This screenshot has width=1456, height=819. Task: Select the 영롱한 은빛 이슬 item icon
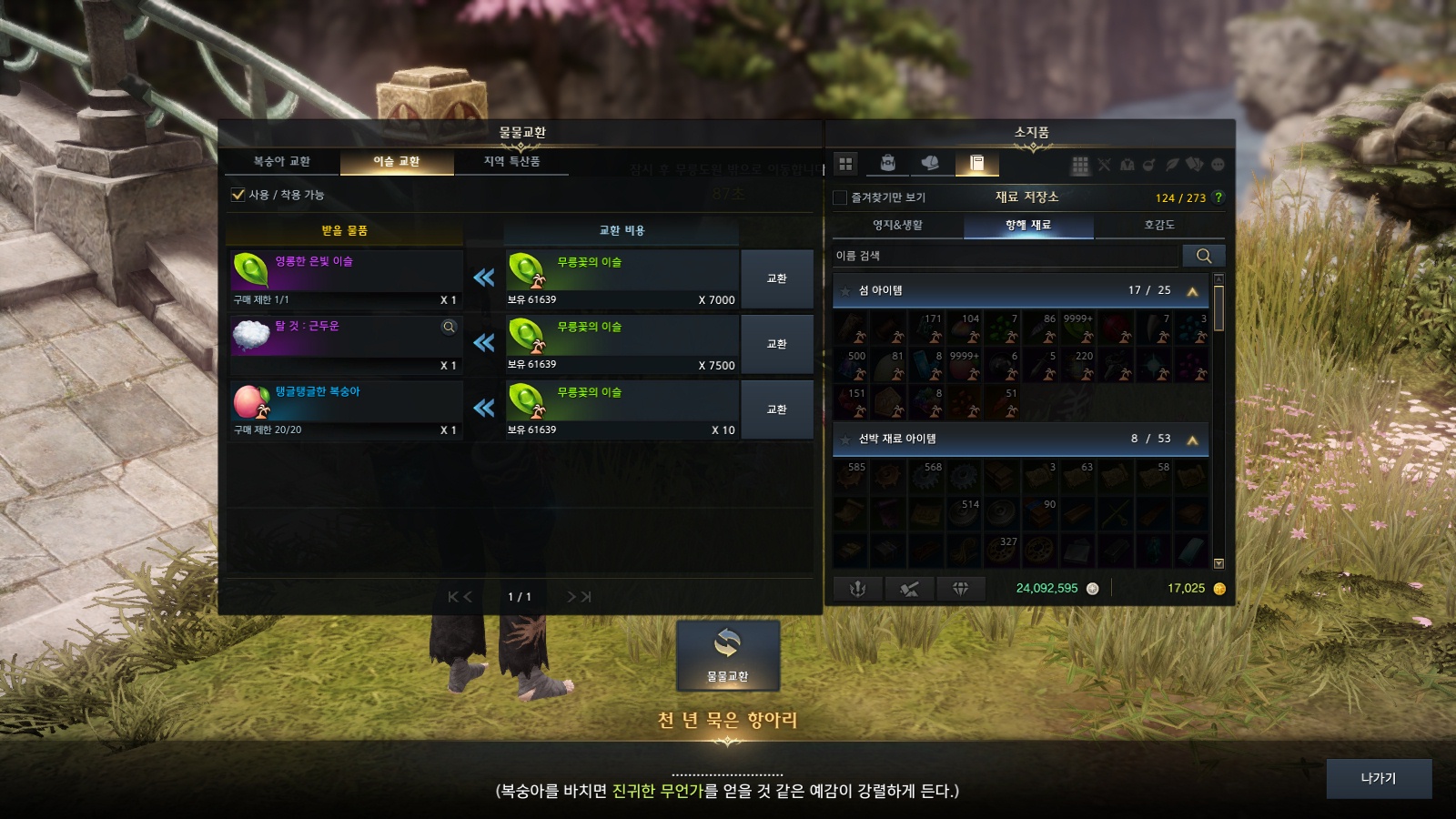point(250,270)
